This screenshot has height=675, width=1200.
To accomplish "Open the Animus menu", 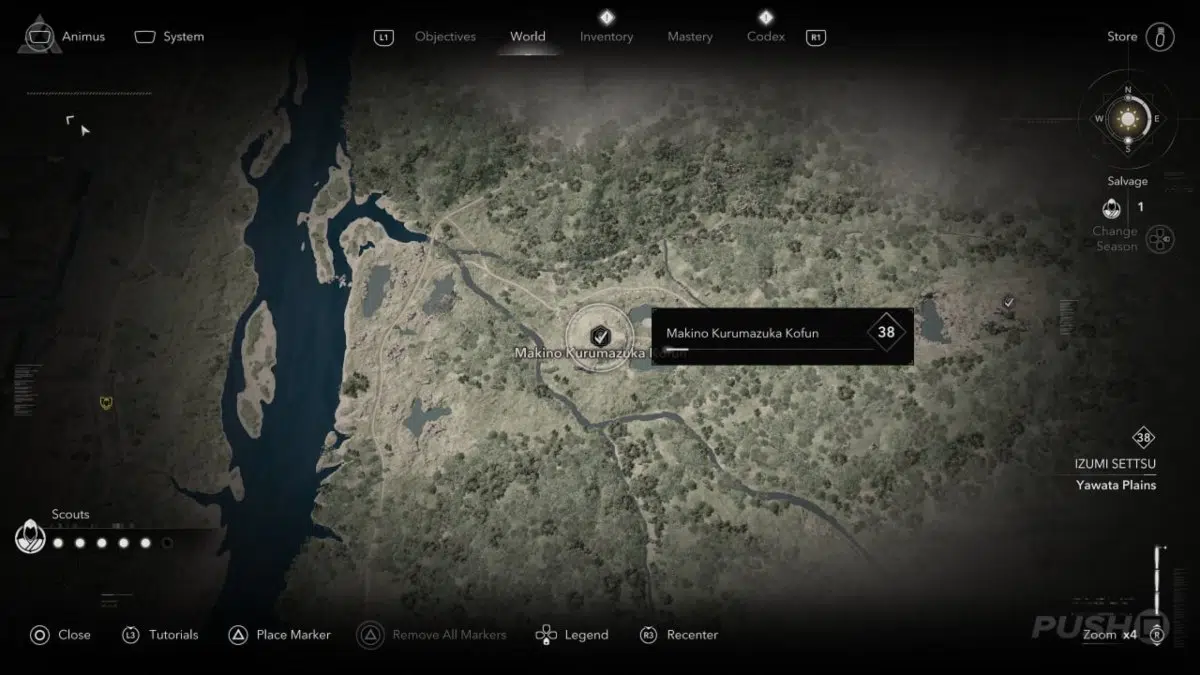I will [x=65, y=37].
